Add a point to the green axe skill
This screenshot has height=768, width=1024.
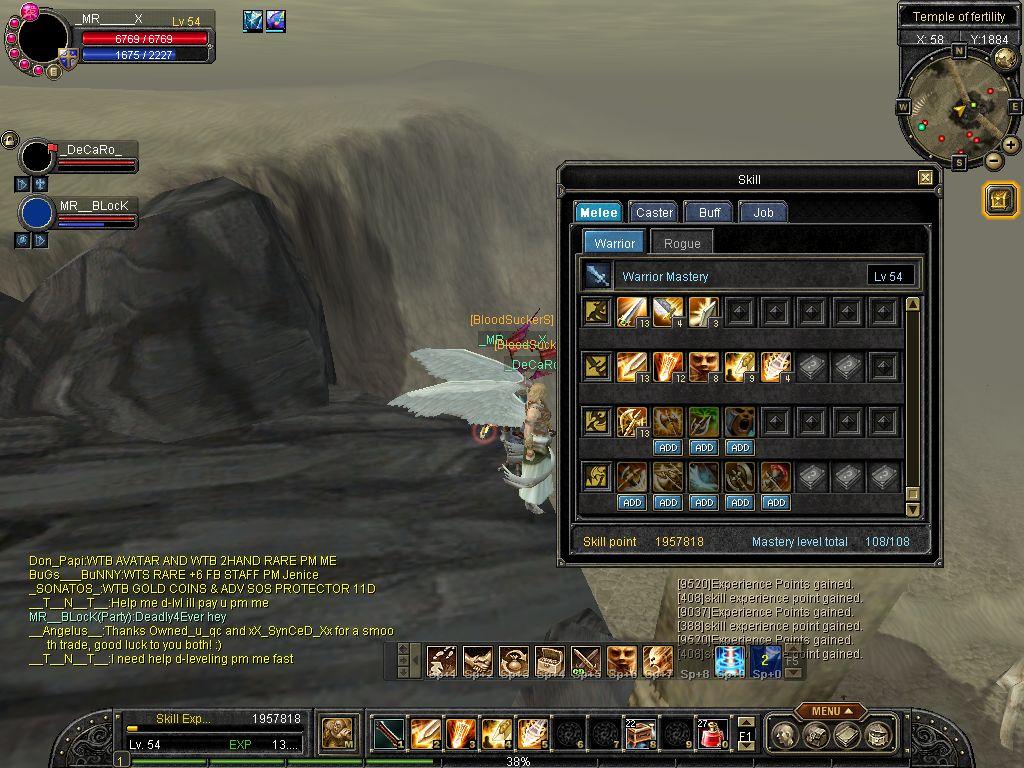704,448
